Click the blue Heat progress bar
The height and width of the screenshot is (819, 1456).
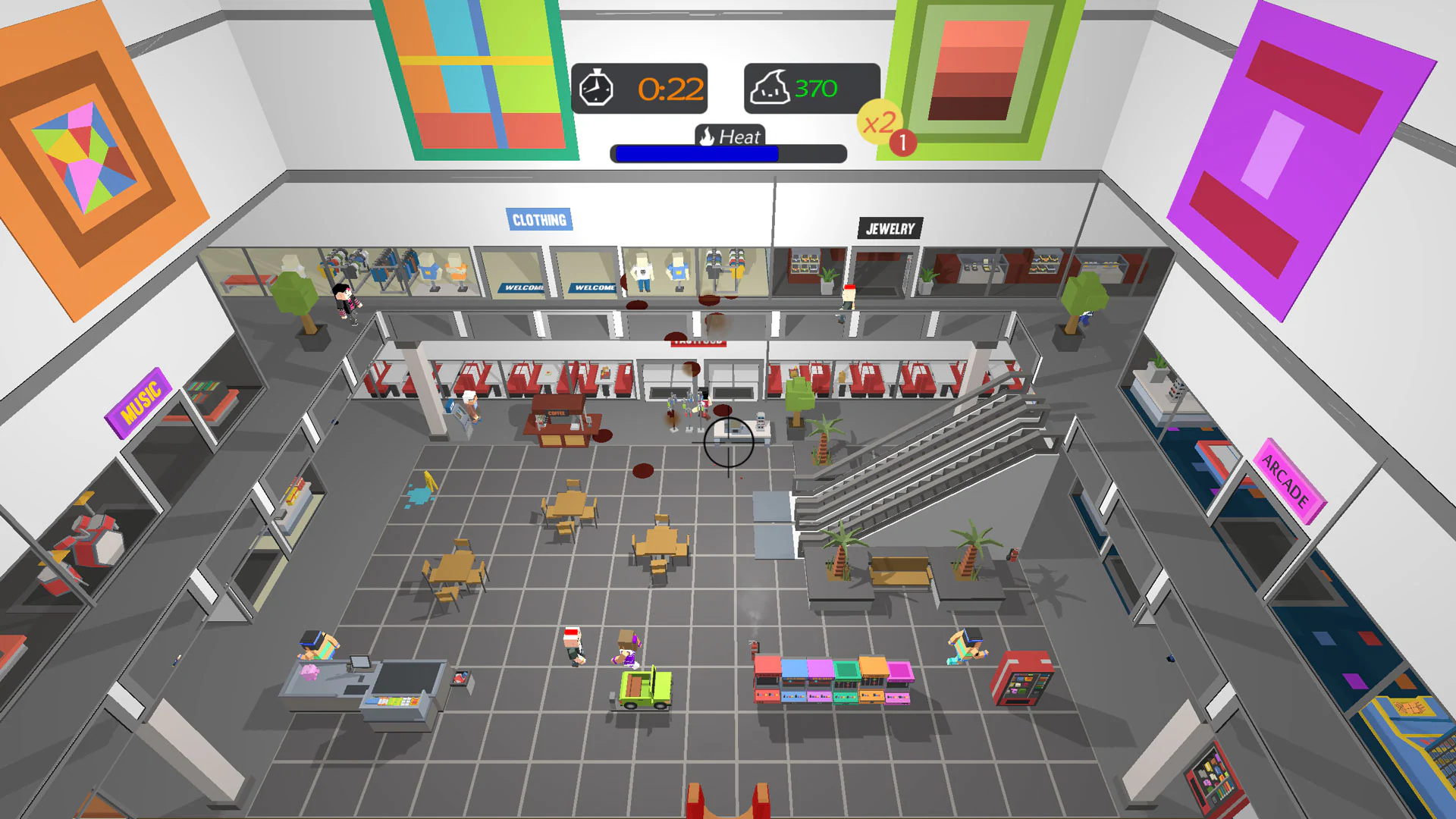coord(696,154)
